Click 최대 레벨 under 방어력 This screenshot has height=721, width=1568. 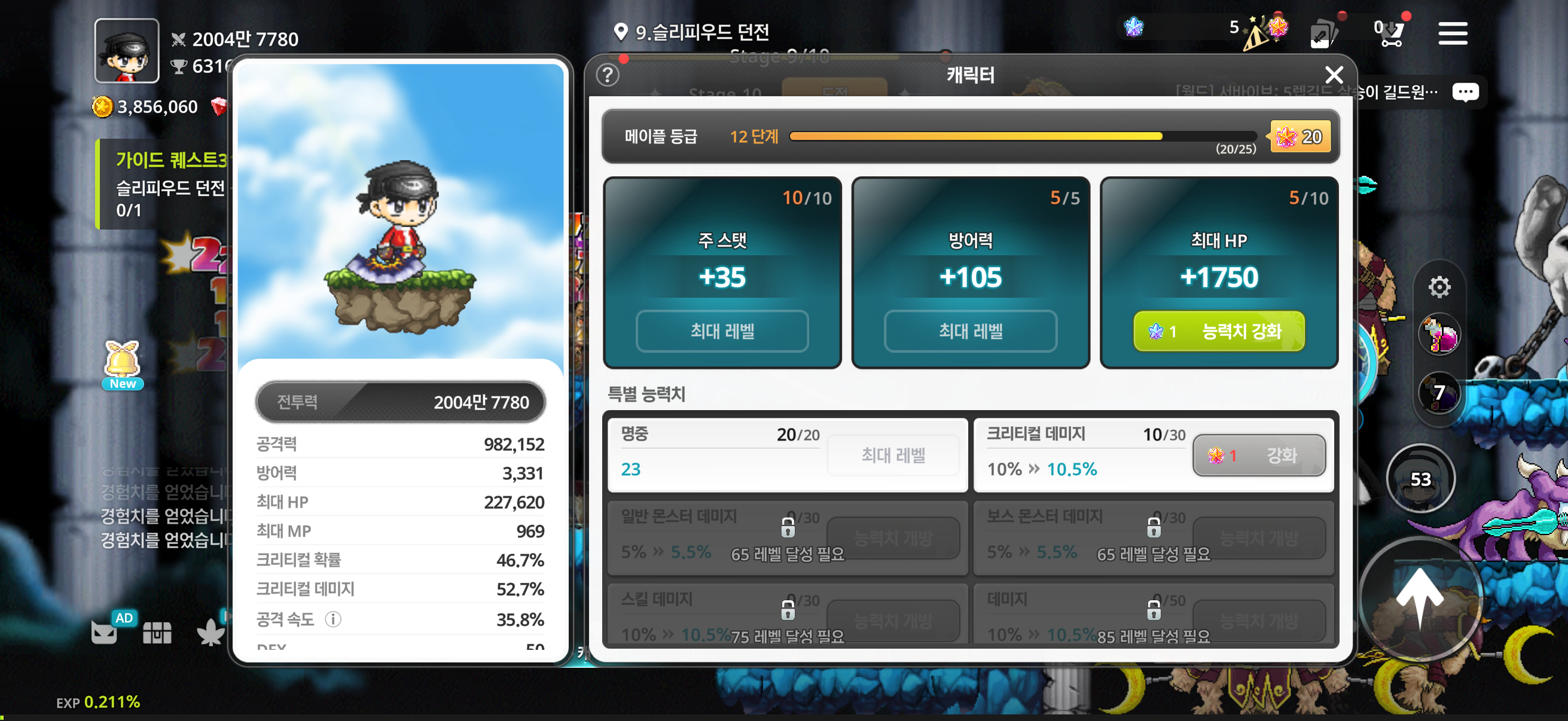coord(969,331)
